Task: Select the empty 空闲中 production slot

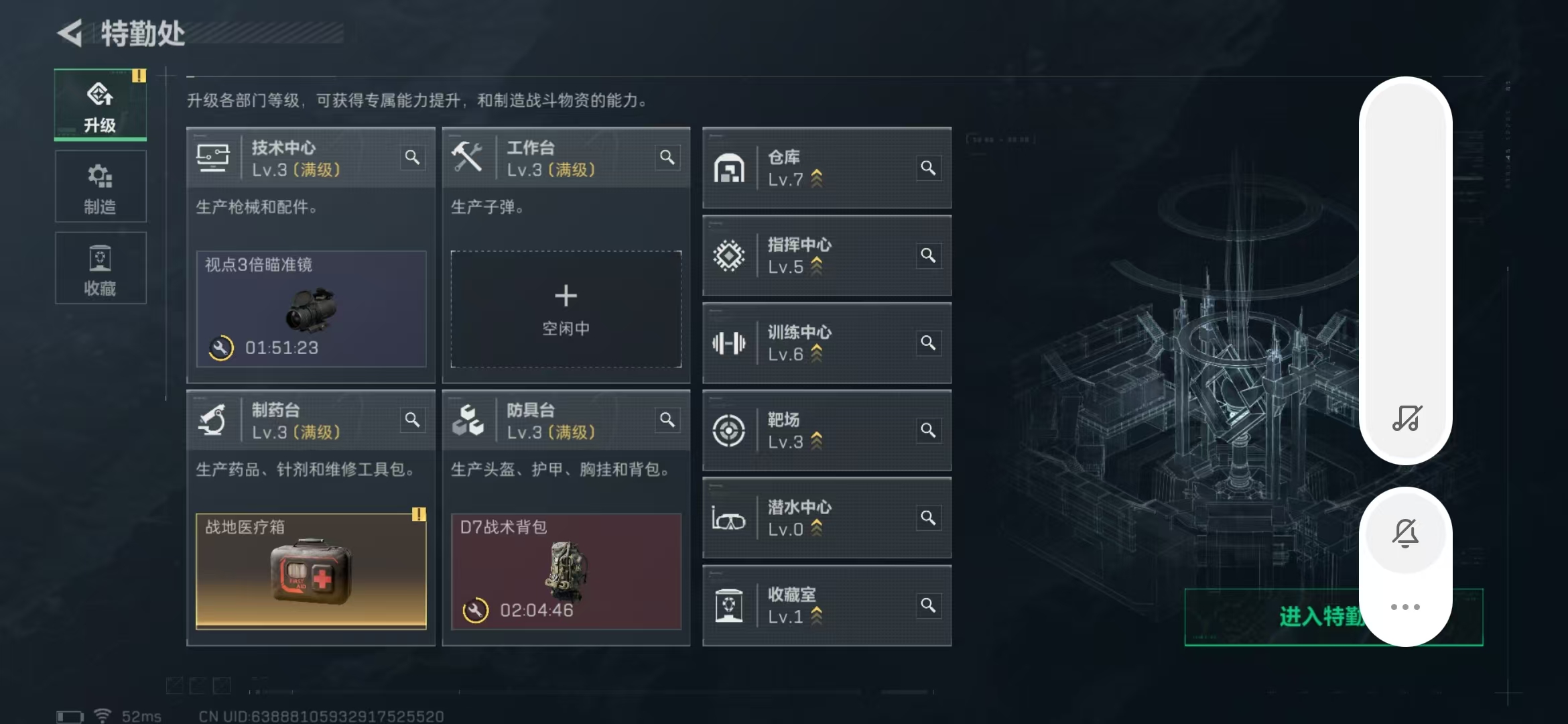Action: [566, 308]
